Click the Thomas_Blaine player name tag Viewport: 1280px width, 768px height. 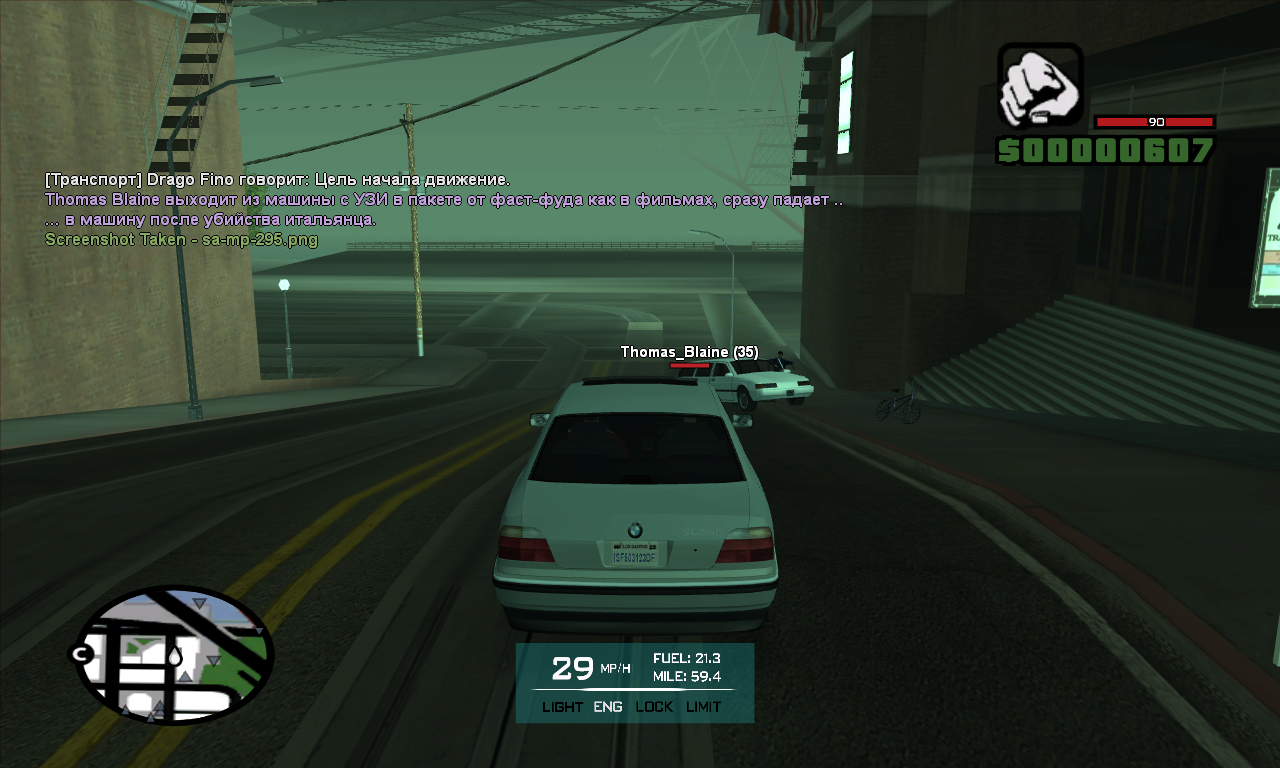[x=689, y=352]
